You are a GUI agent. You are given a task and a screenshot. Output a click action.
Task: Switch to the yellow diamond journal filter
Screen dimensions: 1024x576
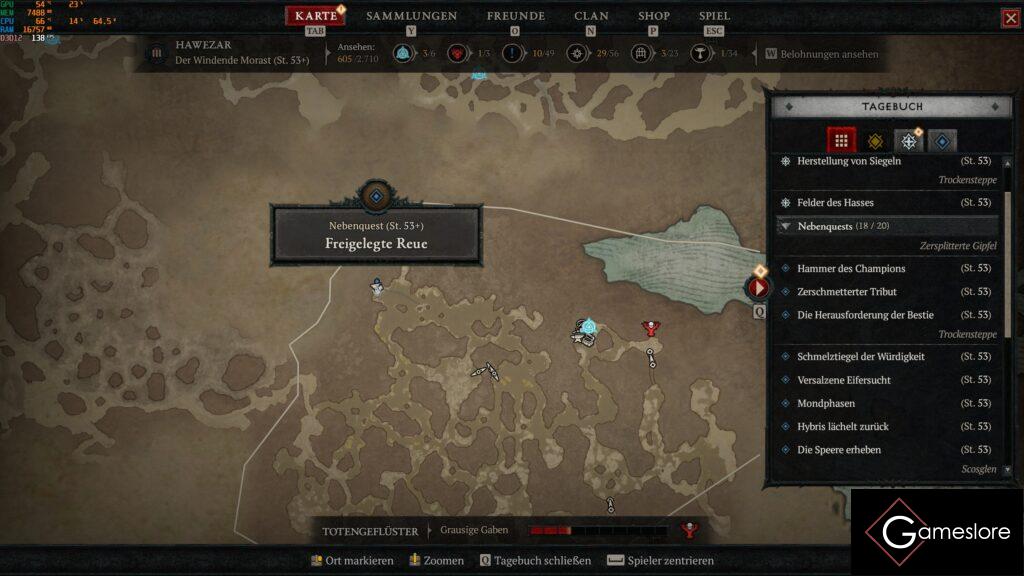[x=875, y=141]
